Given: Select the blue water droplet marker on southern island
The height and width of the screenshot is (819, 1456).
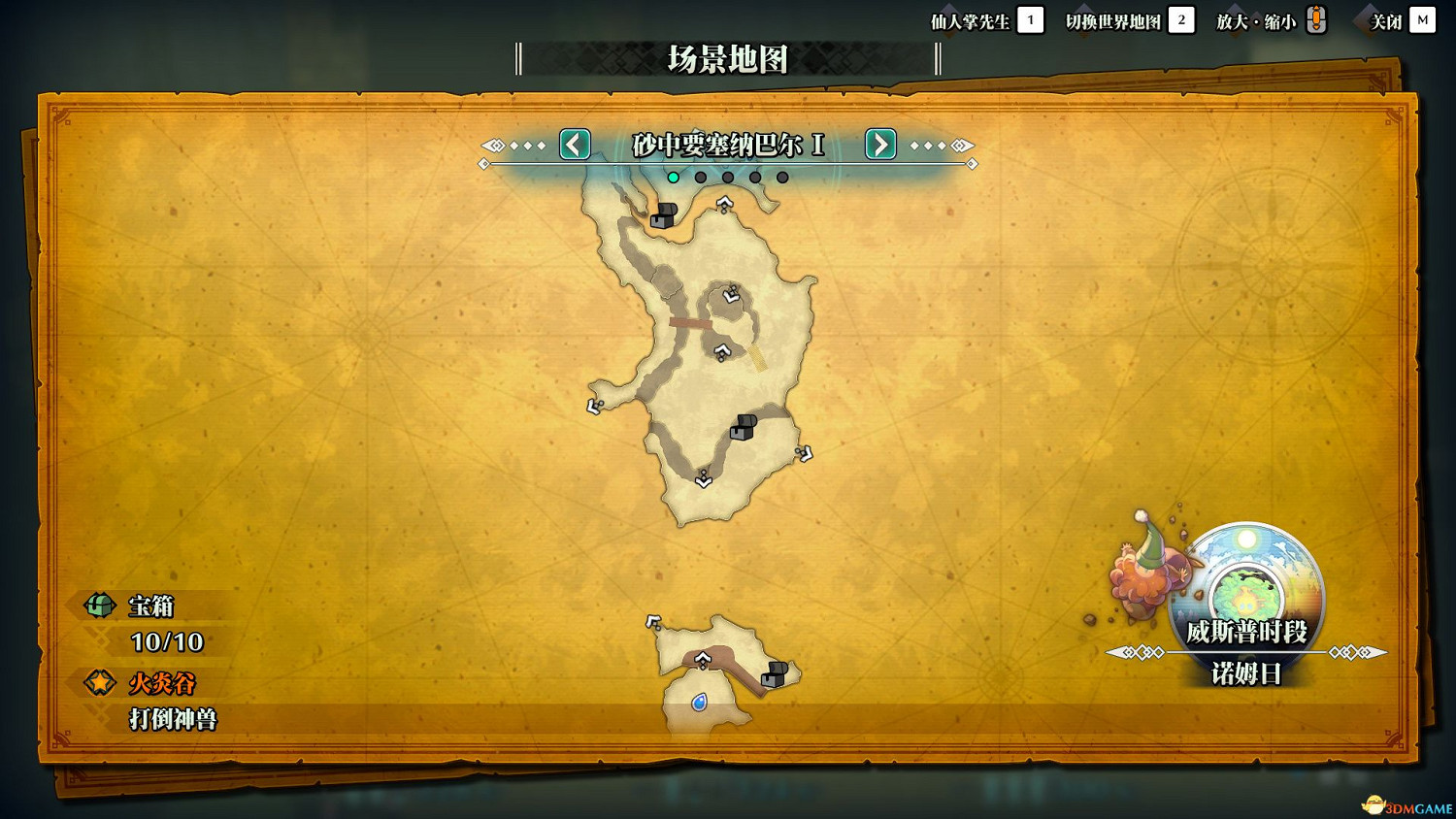Looking at the screenshot, I should tap(701, 703).
